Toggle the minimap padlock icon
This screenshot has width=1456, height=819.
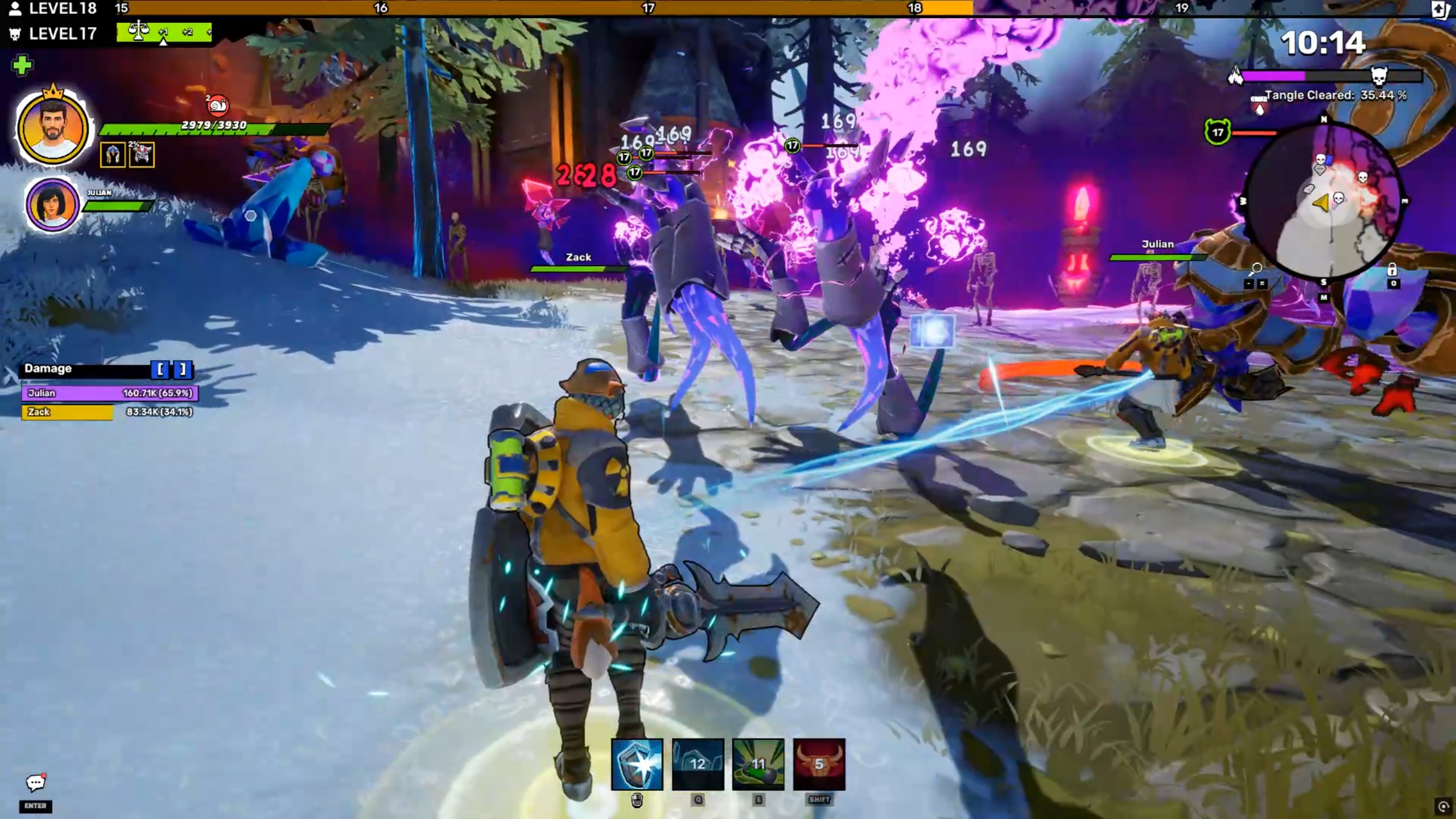point(1392,269)
